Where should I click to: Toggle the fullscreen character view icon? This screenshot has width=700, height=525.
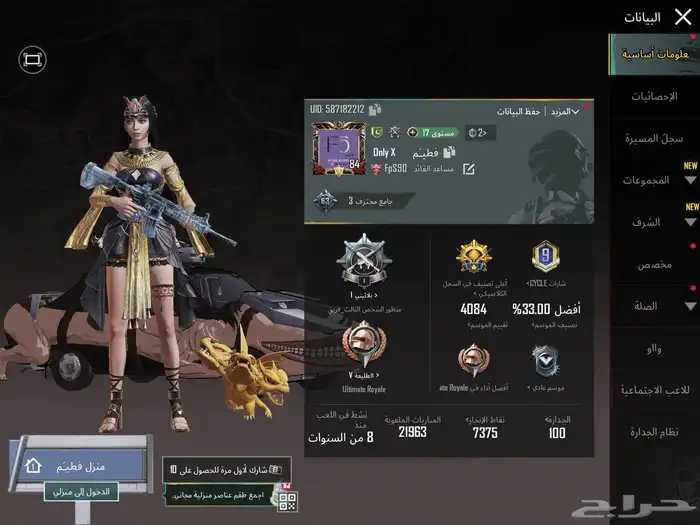(x=32, y=60)
